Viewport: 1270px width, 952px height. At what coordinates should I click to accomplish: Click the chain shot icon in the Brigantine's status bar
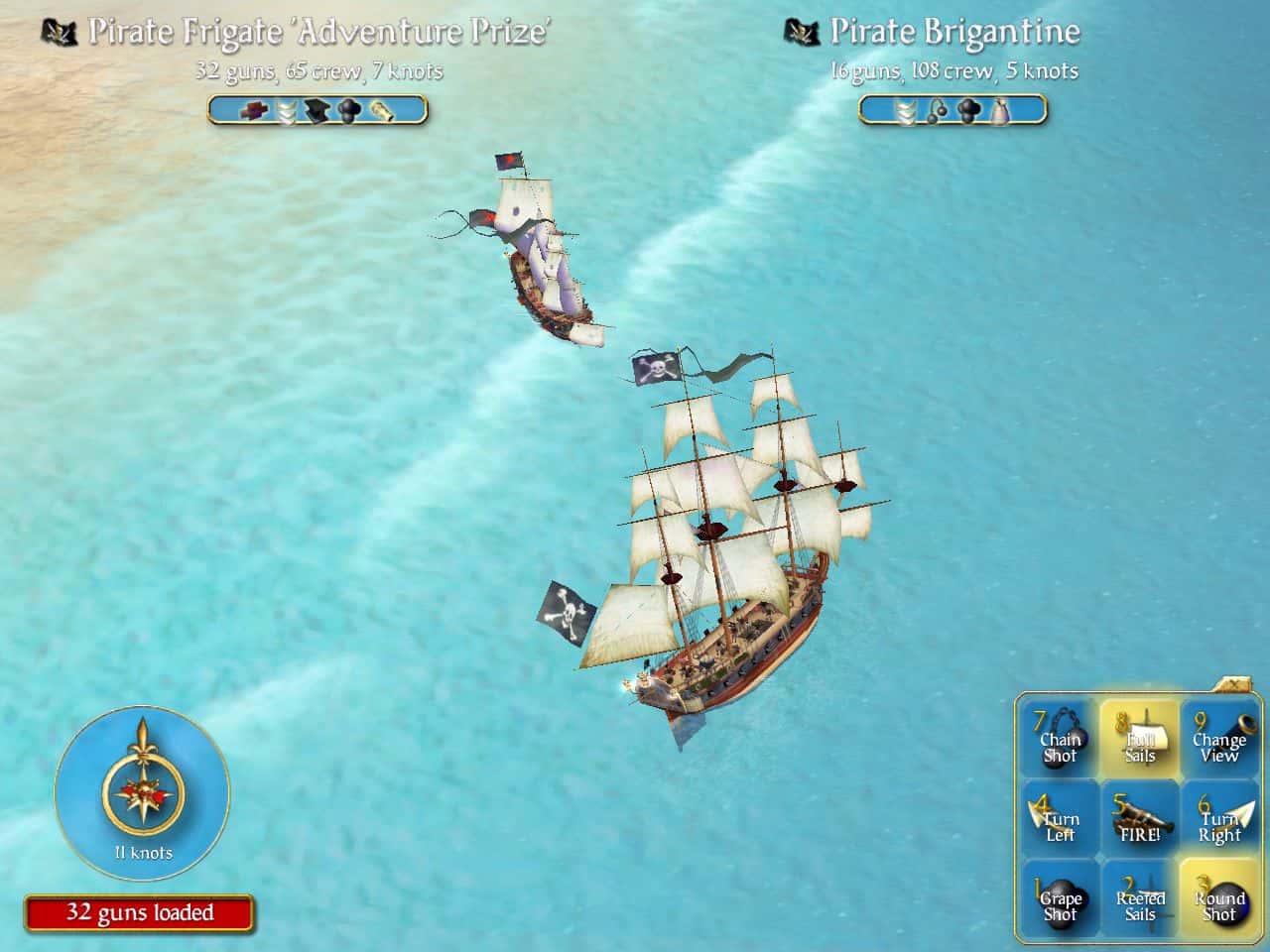(936, 111)
